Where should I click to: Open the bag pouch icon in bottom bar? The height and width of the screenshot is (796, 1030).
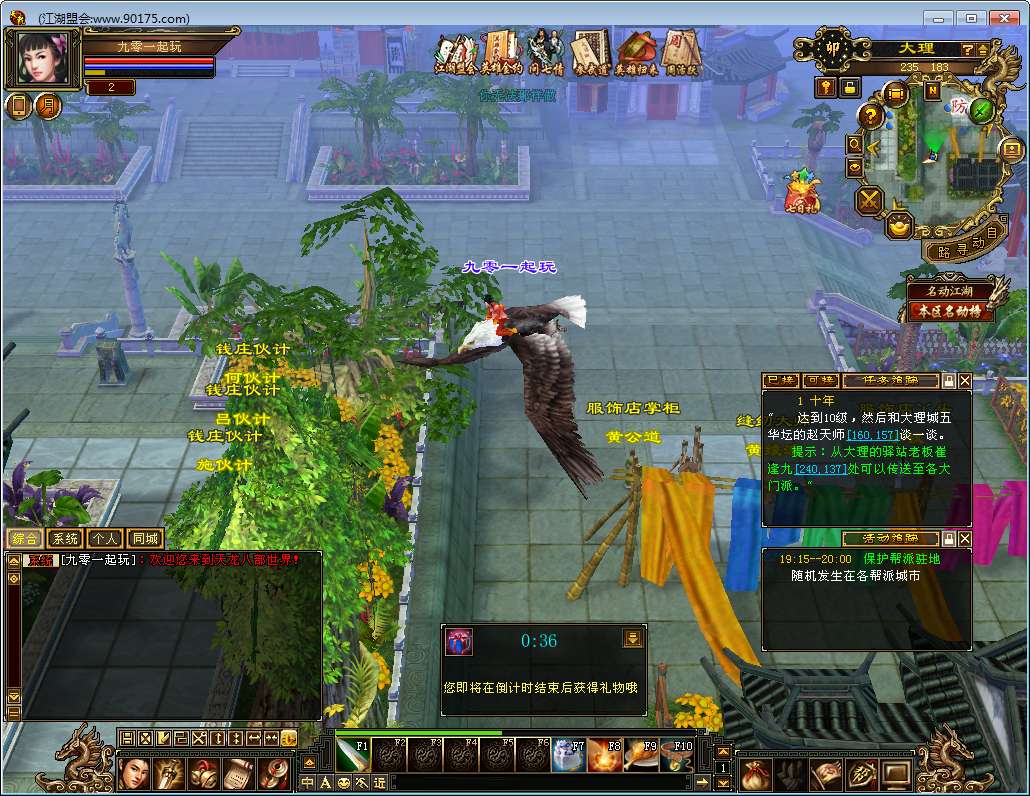[756, 773]
